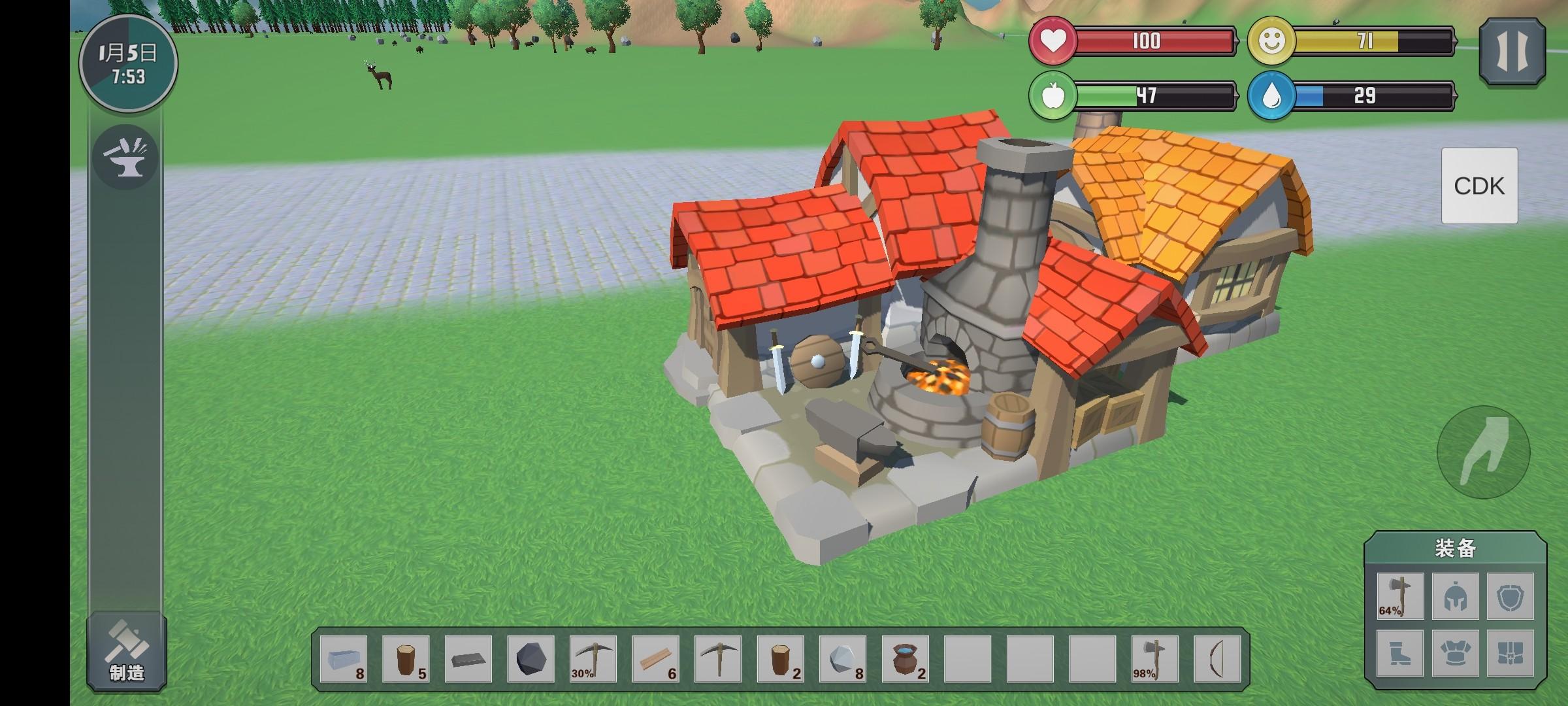Select the water pot slot
Viewport: 1568px width, 706px height.
click(906, 659)
